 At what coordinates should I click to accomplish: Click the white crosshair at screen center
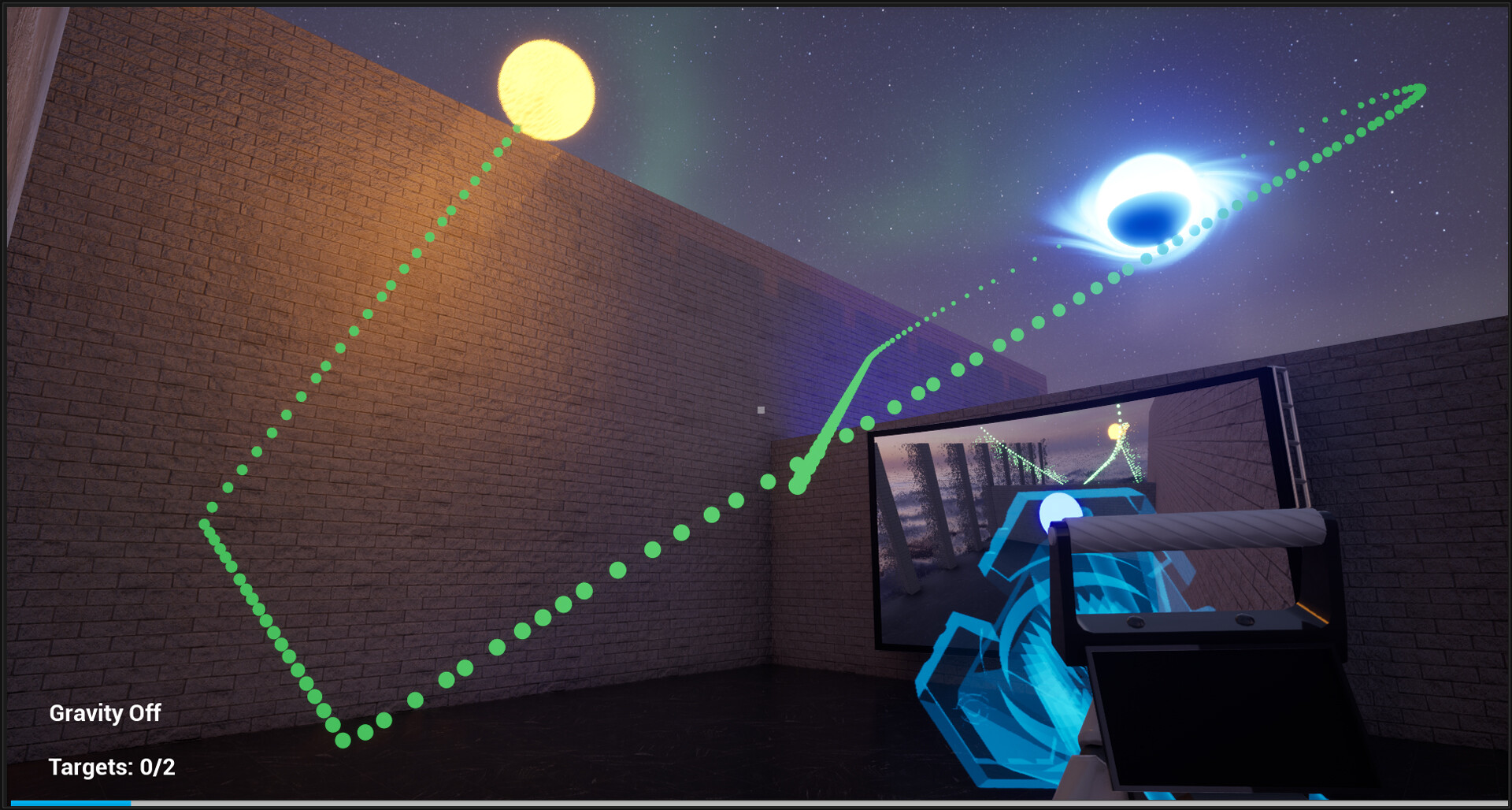point(761,408)
